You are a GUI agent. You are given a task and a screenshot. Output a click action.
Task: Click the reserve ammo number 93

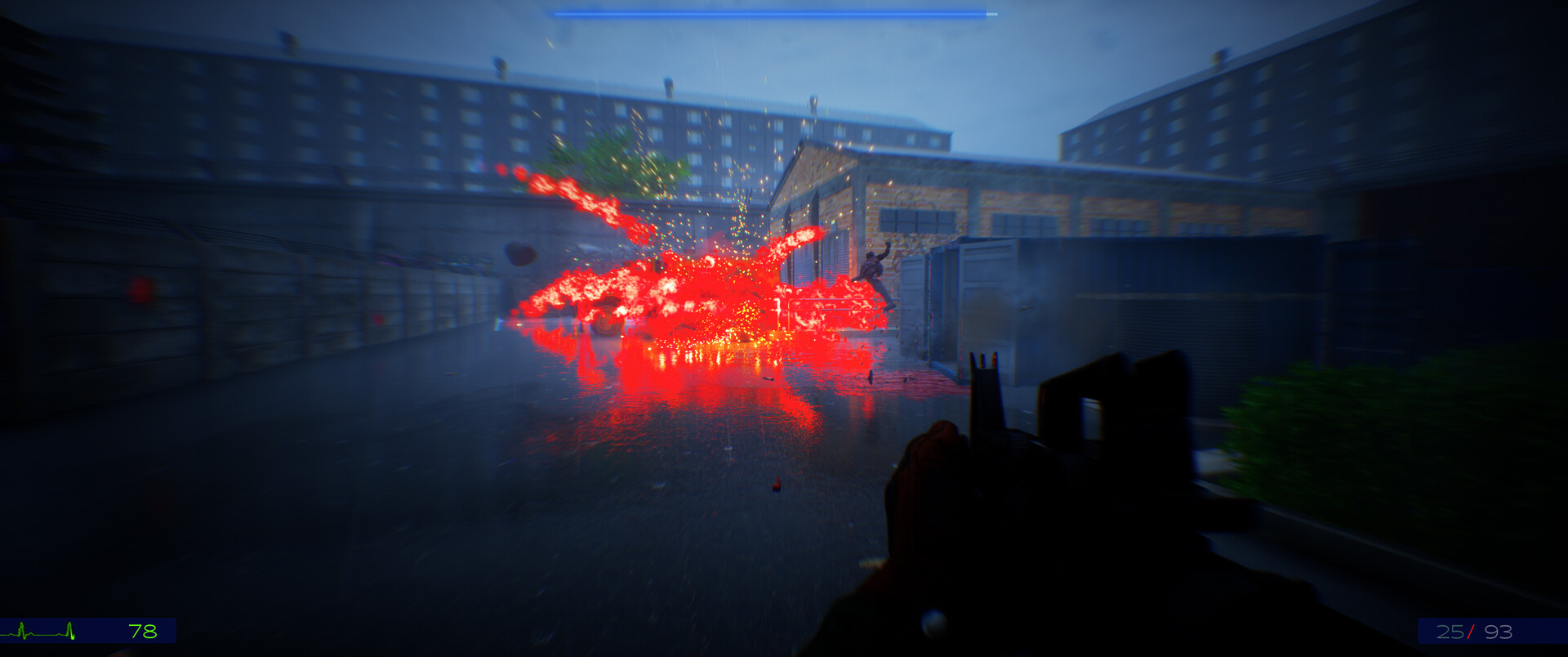tap(1498, 631)
